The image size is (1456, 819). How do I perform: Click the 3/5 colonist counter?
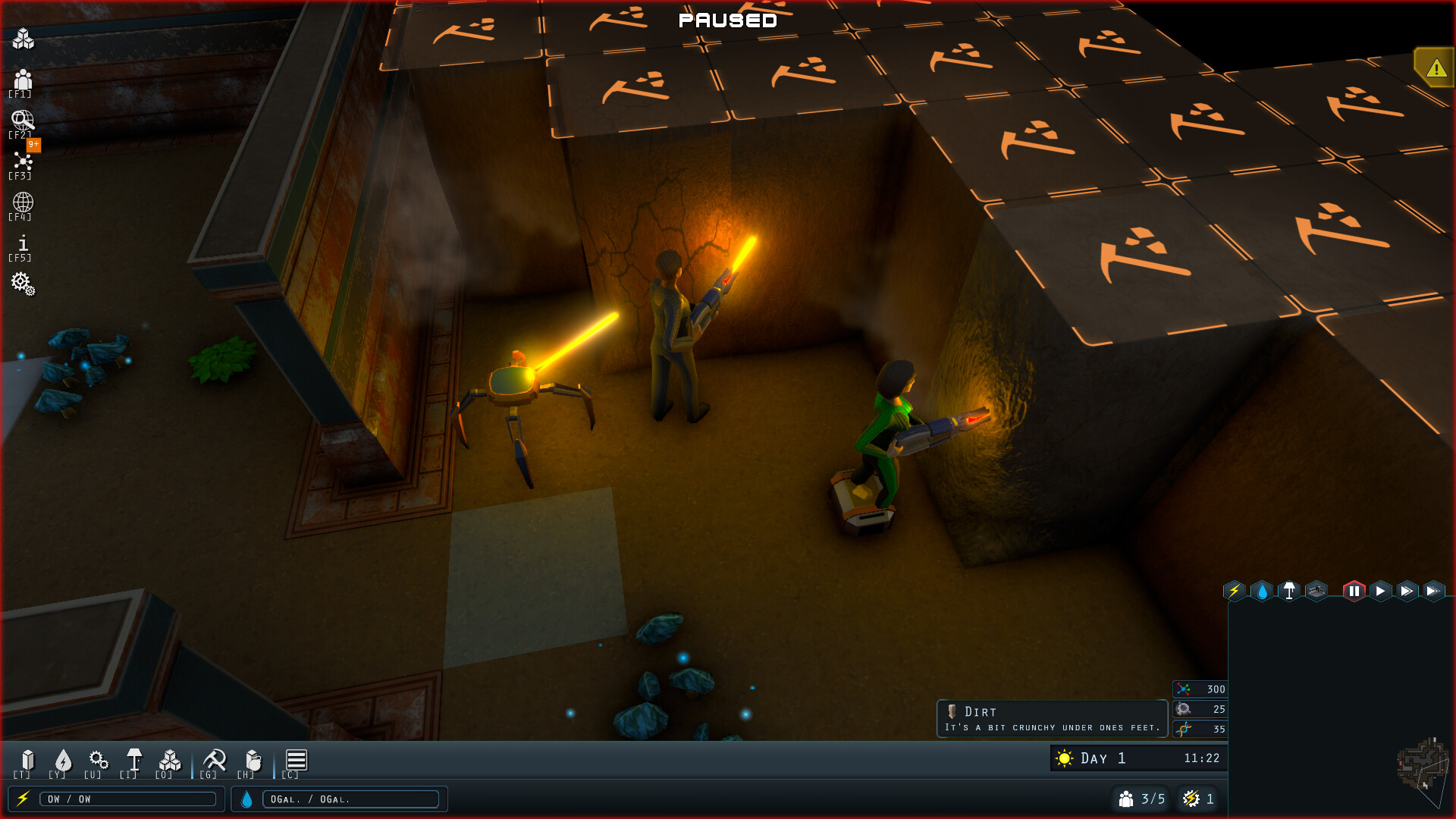[x=1140, y=799]
